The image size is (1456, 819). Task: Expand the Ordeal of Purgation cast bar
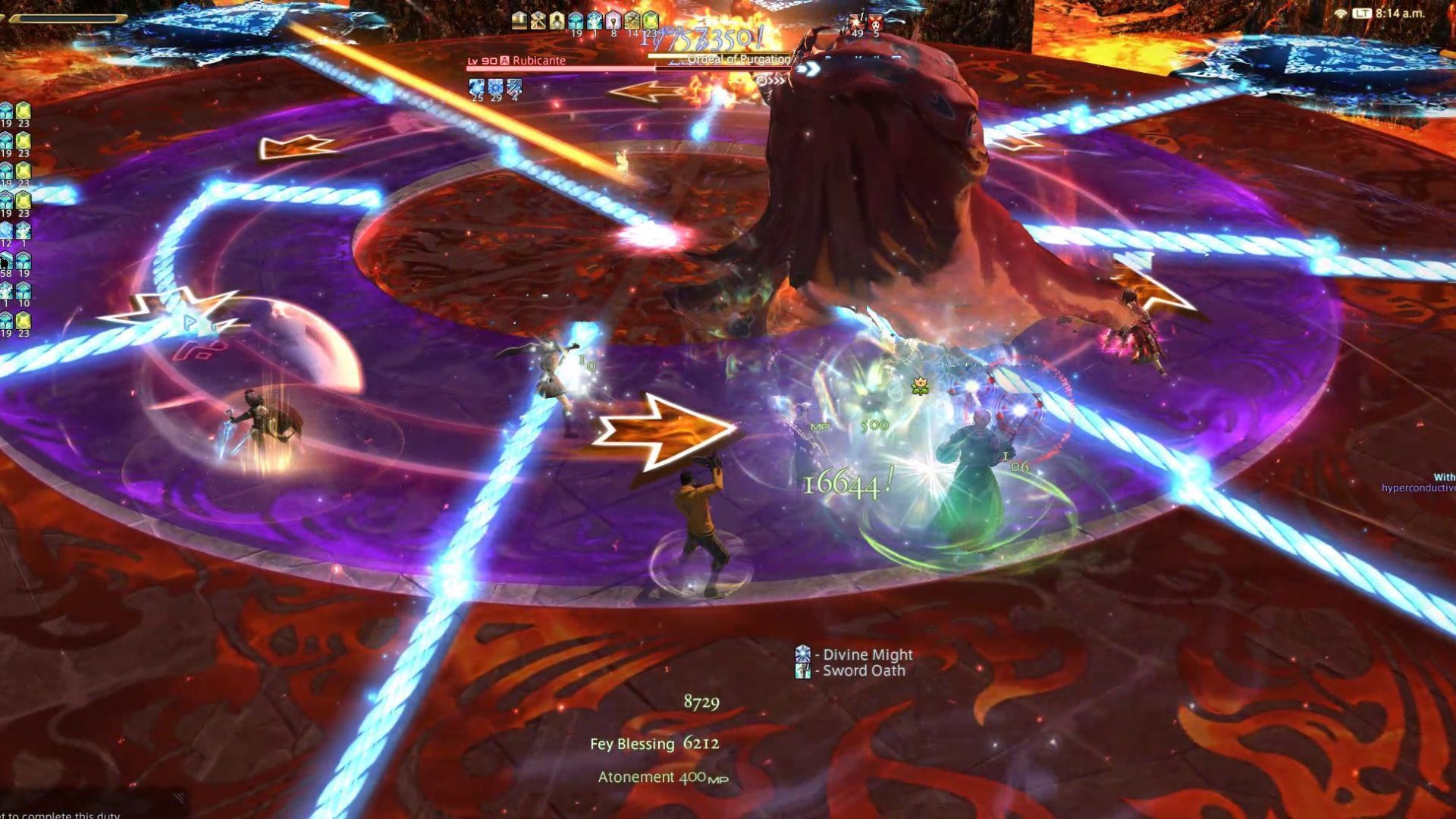pos(736,58)
